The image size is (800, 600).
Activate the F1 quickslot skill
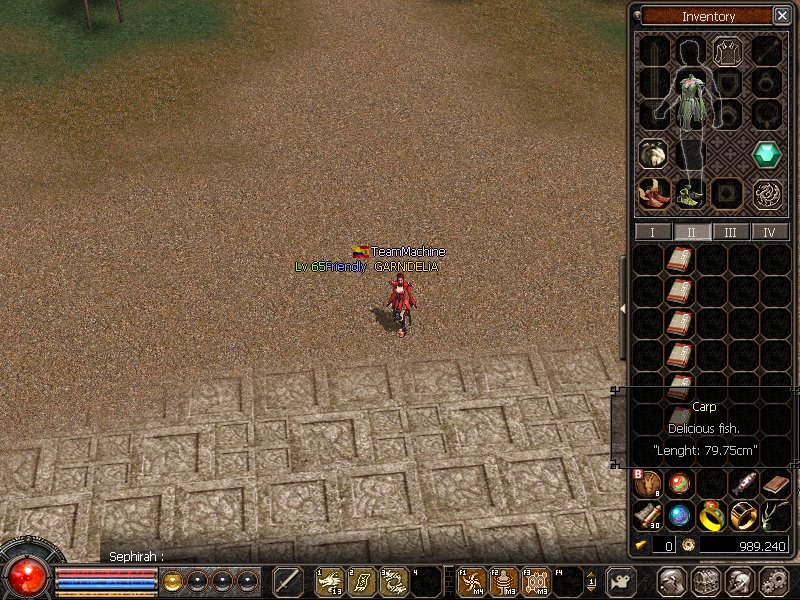pos(472,581)
